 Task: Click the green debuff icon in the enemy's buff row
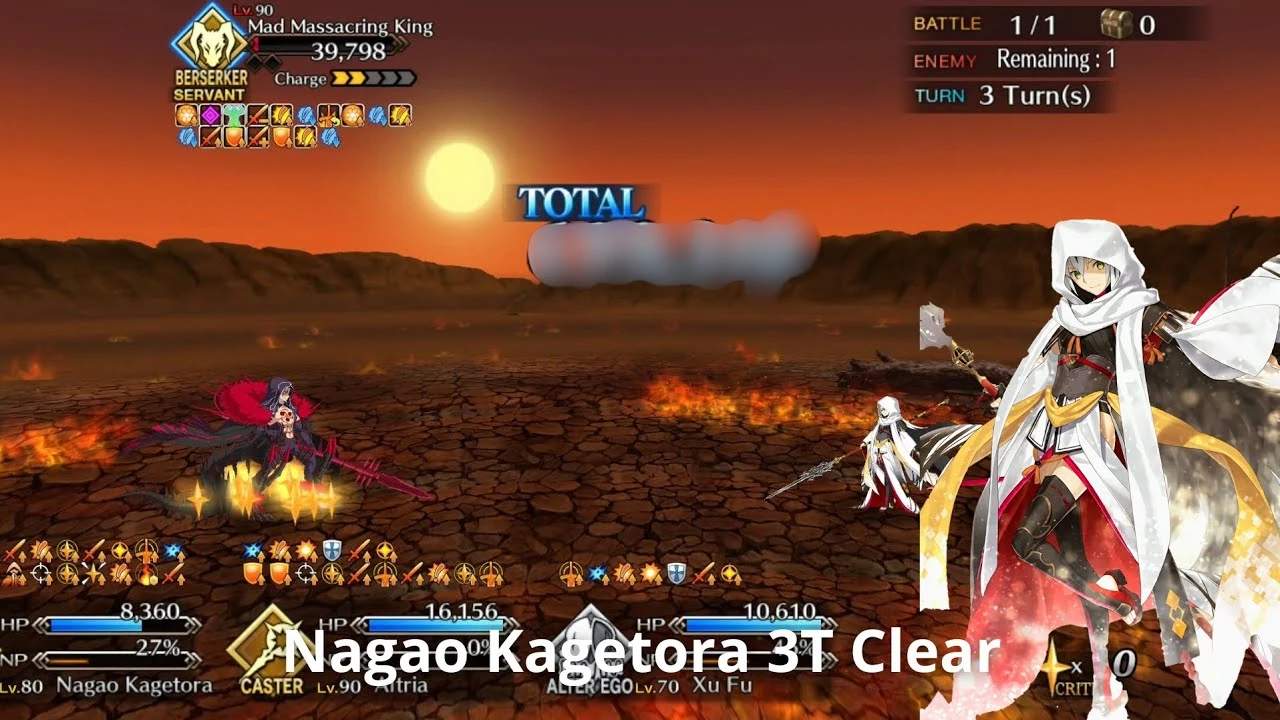(233, 115)
